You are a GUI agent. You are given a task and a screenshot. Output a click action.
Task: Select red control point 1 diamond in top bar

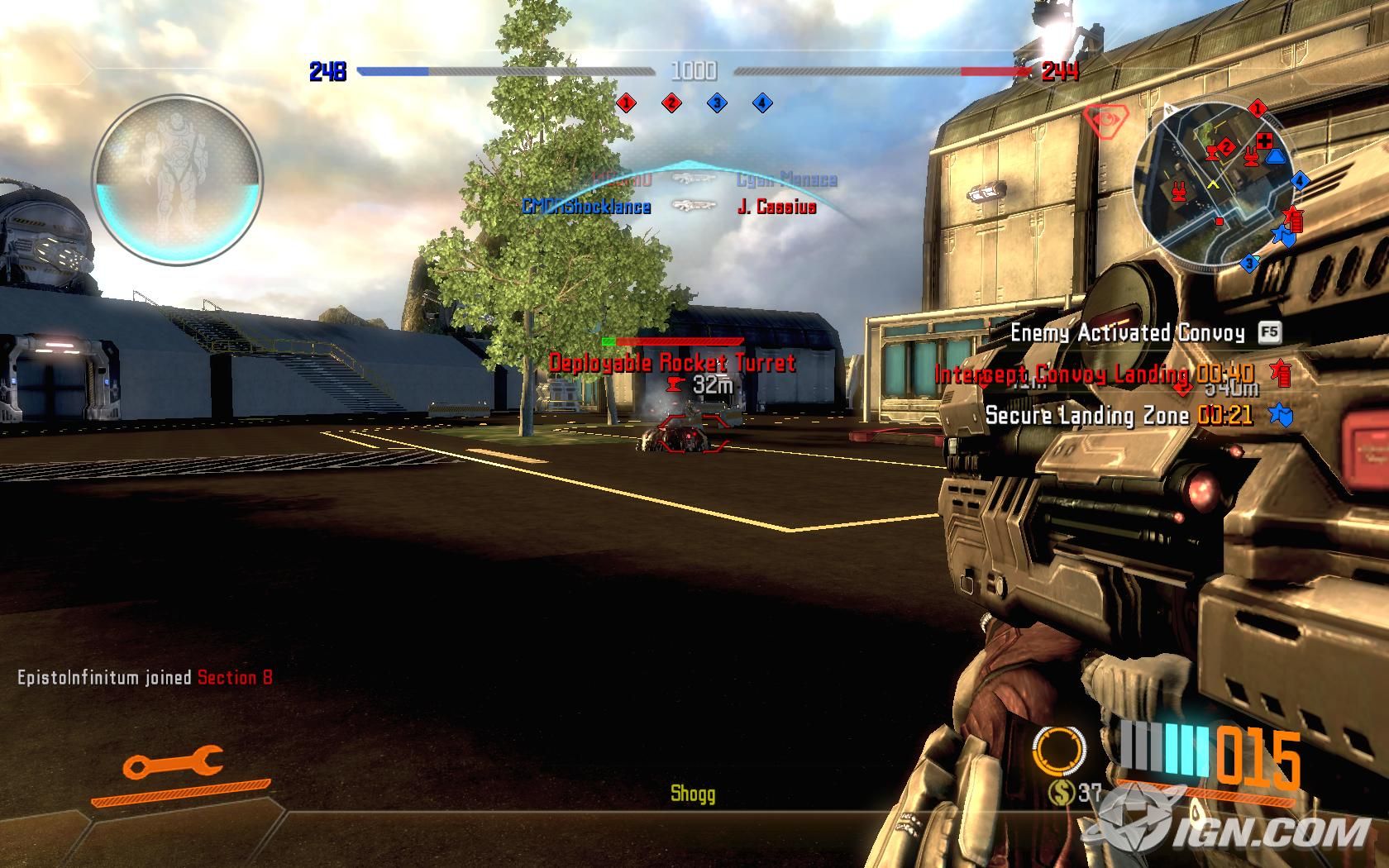(x=626, y=103)
